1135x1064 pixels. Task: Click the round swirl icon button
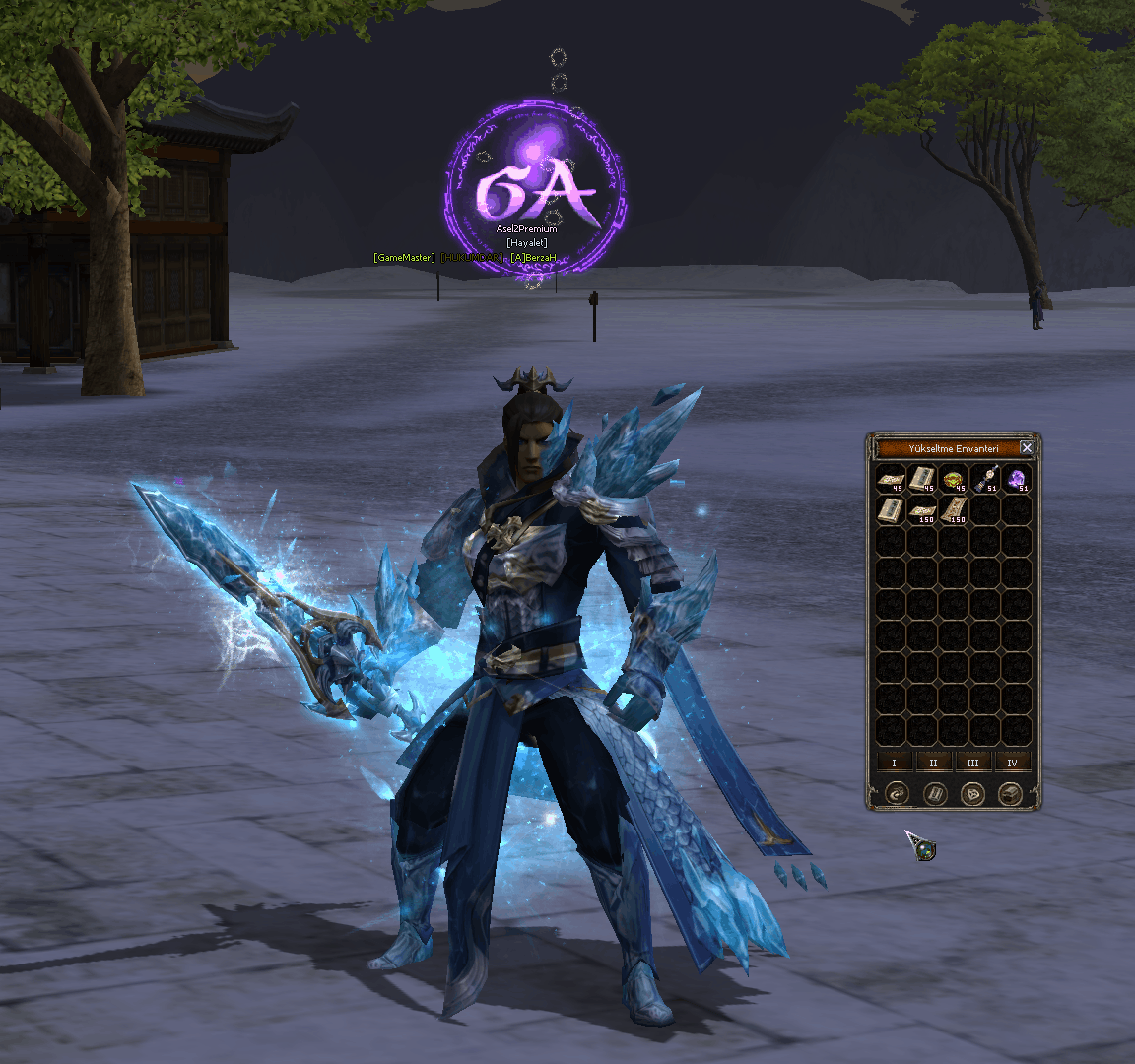pos(897,793)
